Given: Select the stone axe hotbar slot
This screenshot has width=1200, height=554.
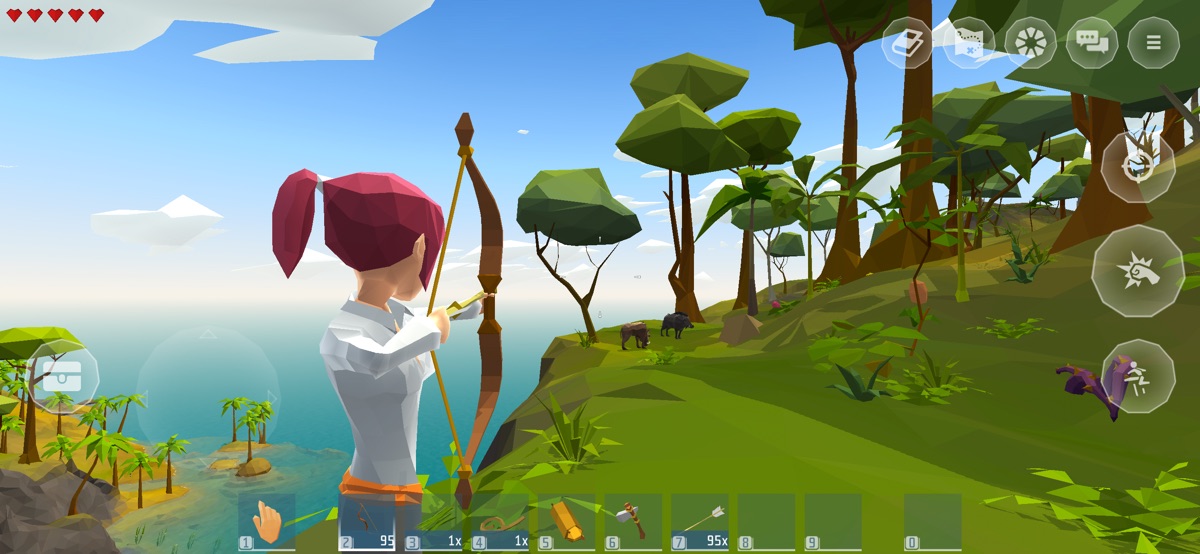Looking at the screenshot, I should (x=633, y=522).
